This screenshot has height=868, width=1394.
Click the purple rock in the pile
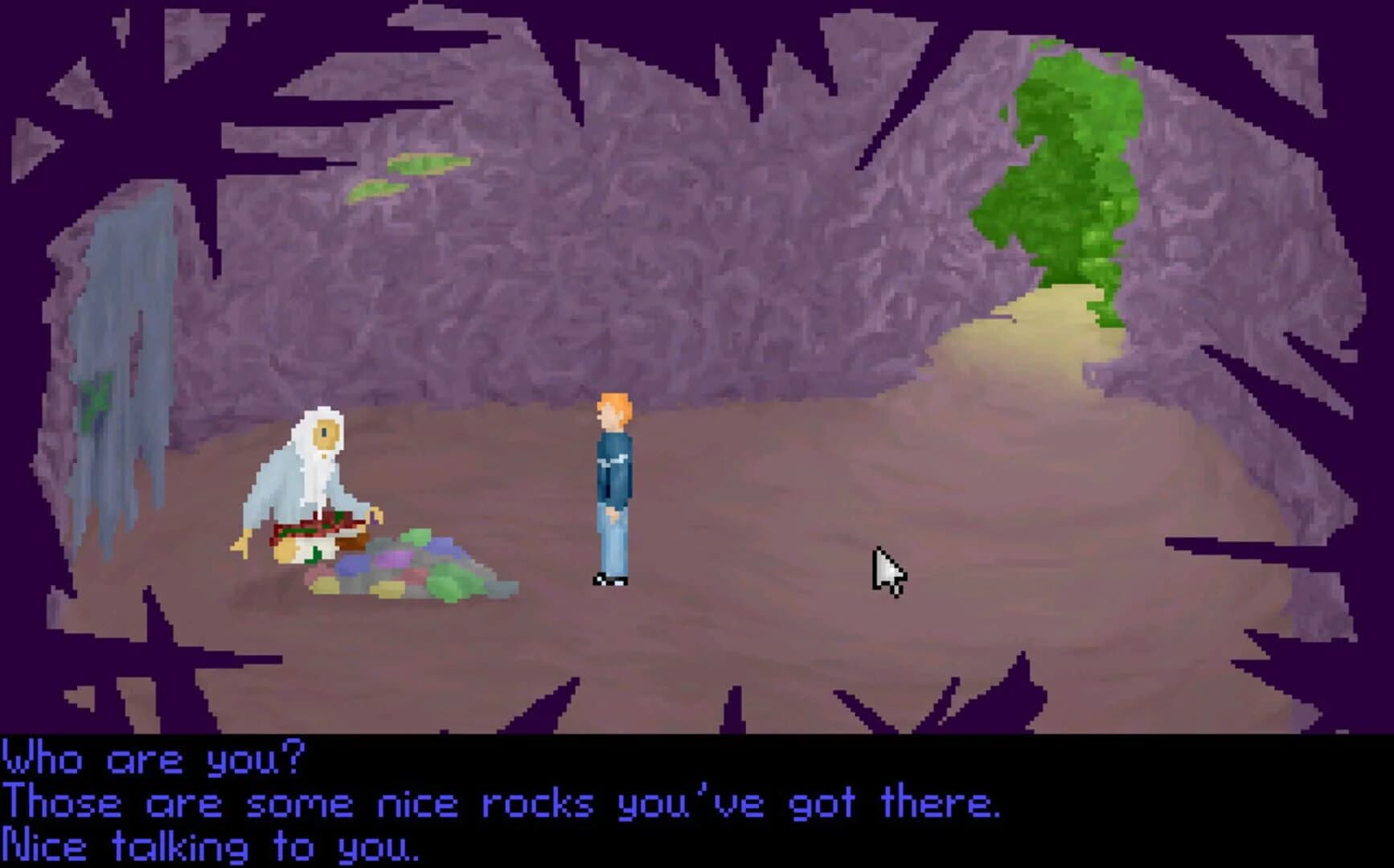point(394,559)
